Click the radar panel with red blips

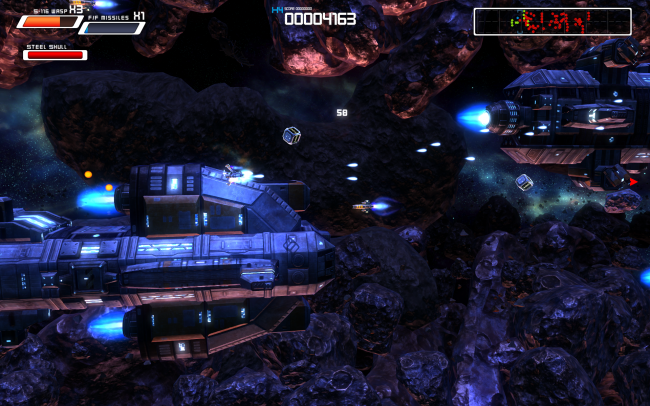[x=552, y=21]
